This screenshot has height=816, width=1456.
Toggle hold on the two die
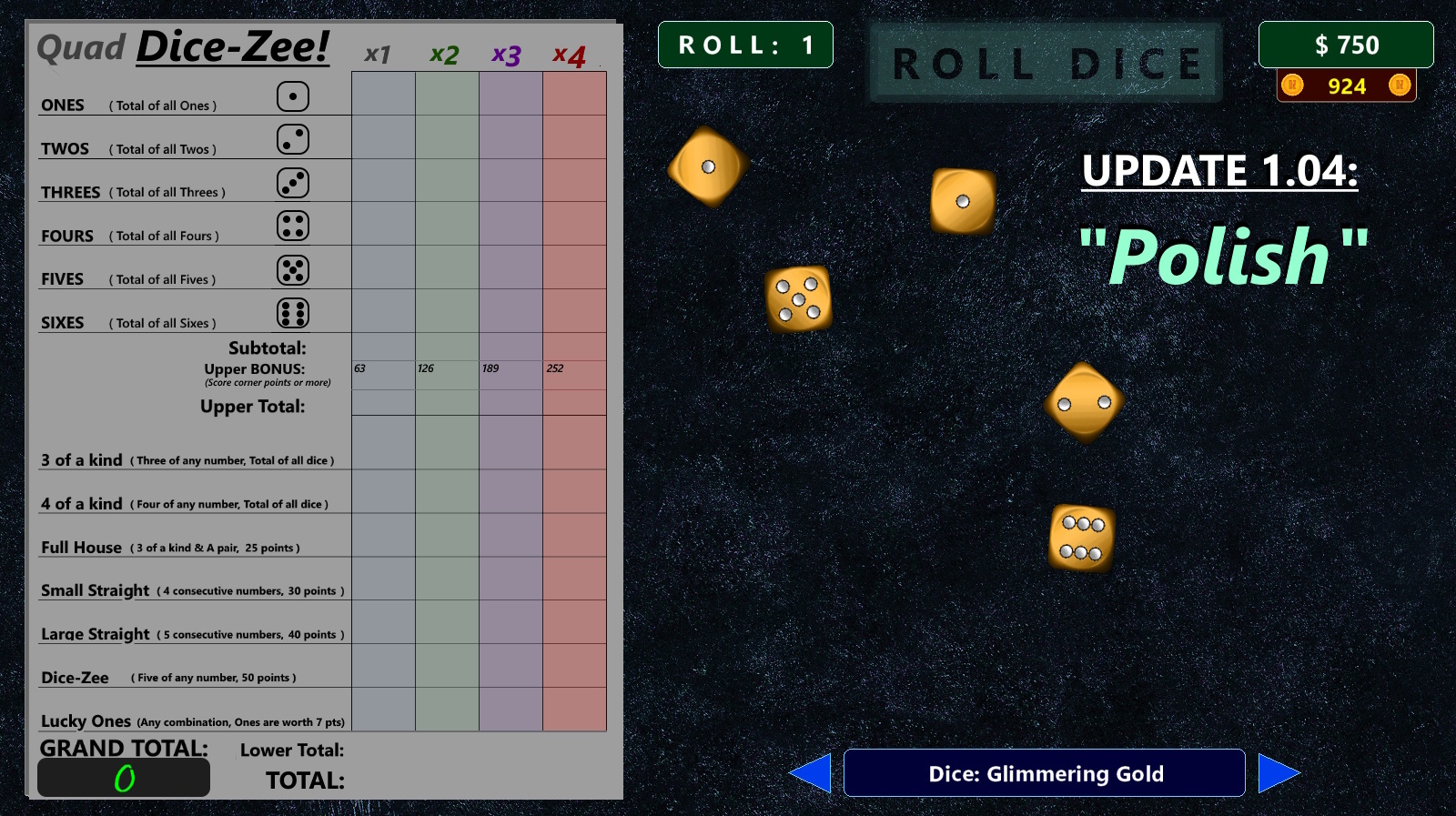coord(1084,403)
